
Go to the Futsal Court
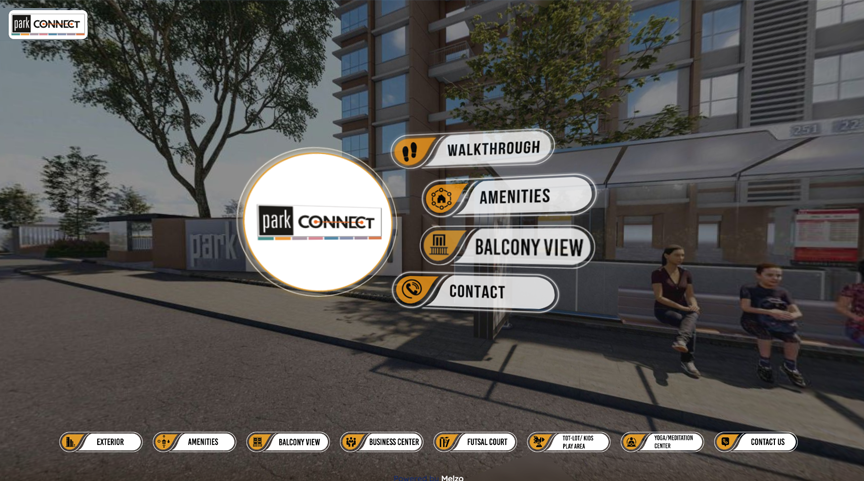point(475,442)
